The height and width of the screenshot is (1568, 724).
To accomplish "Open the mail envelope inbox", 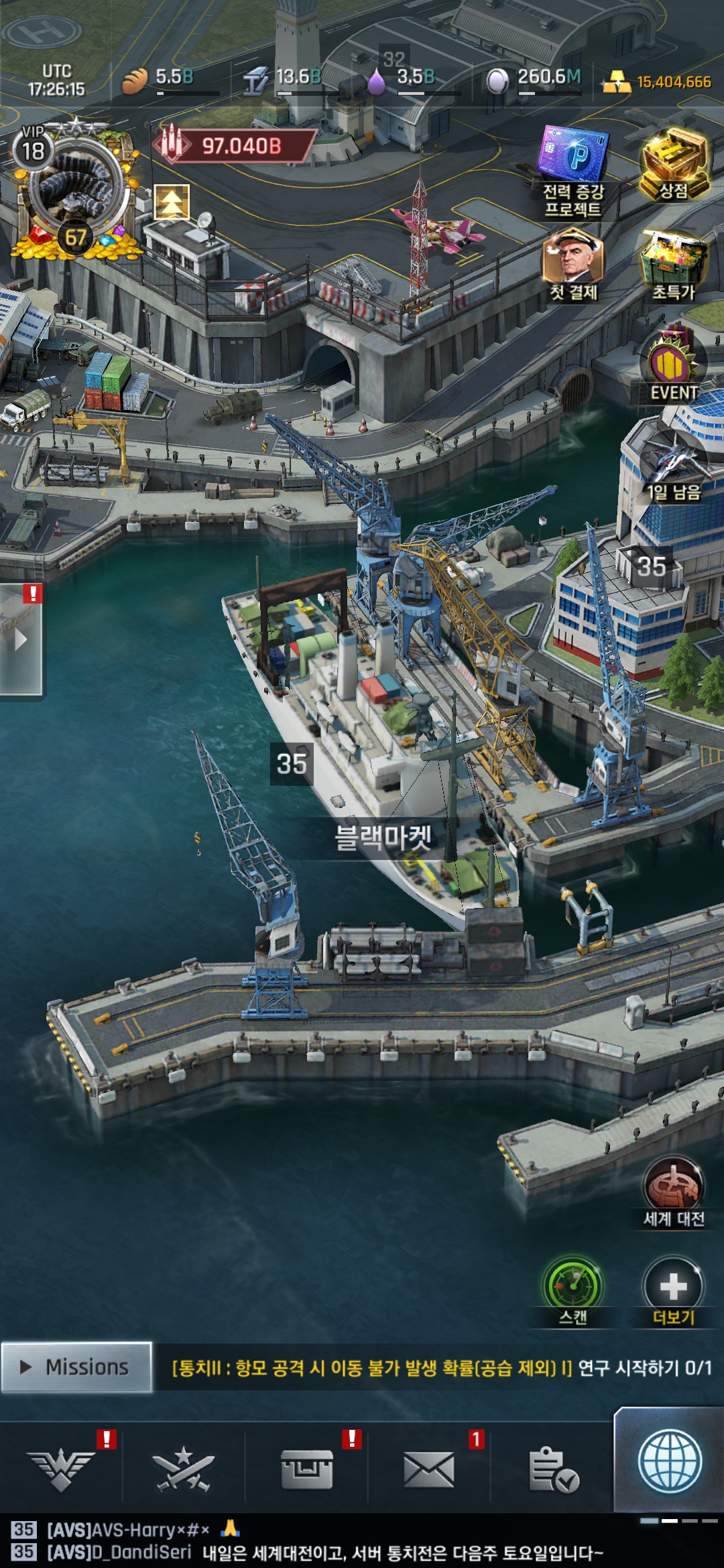I will click(x=429, y=1468).
